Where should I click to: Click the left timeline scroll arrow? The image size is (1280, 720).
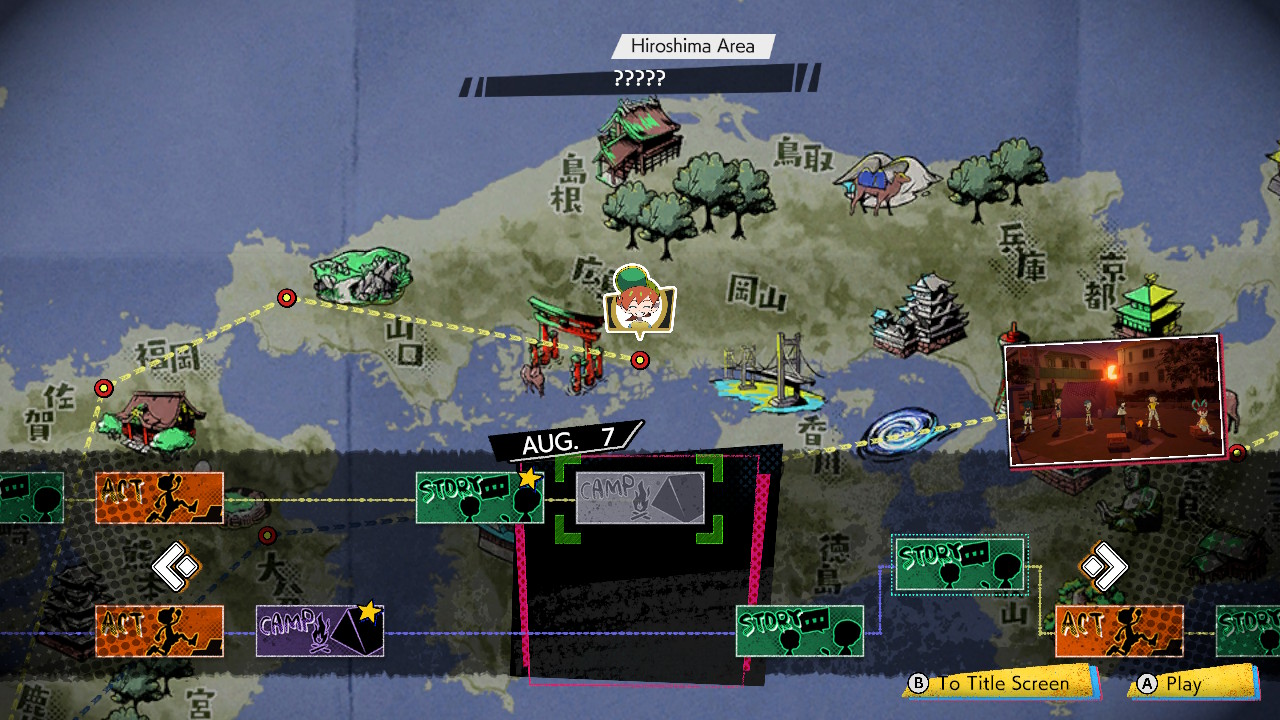pos(177,567)
